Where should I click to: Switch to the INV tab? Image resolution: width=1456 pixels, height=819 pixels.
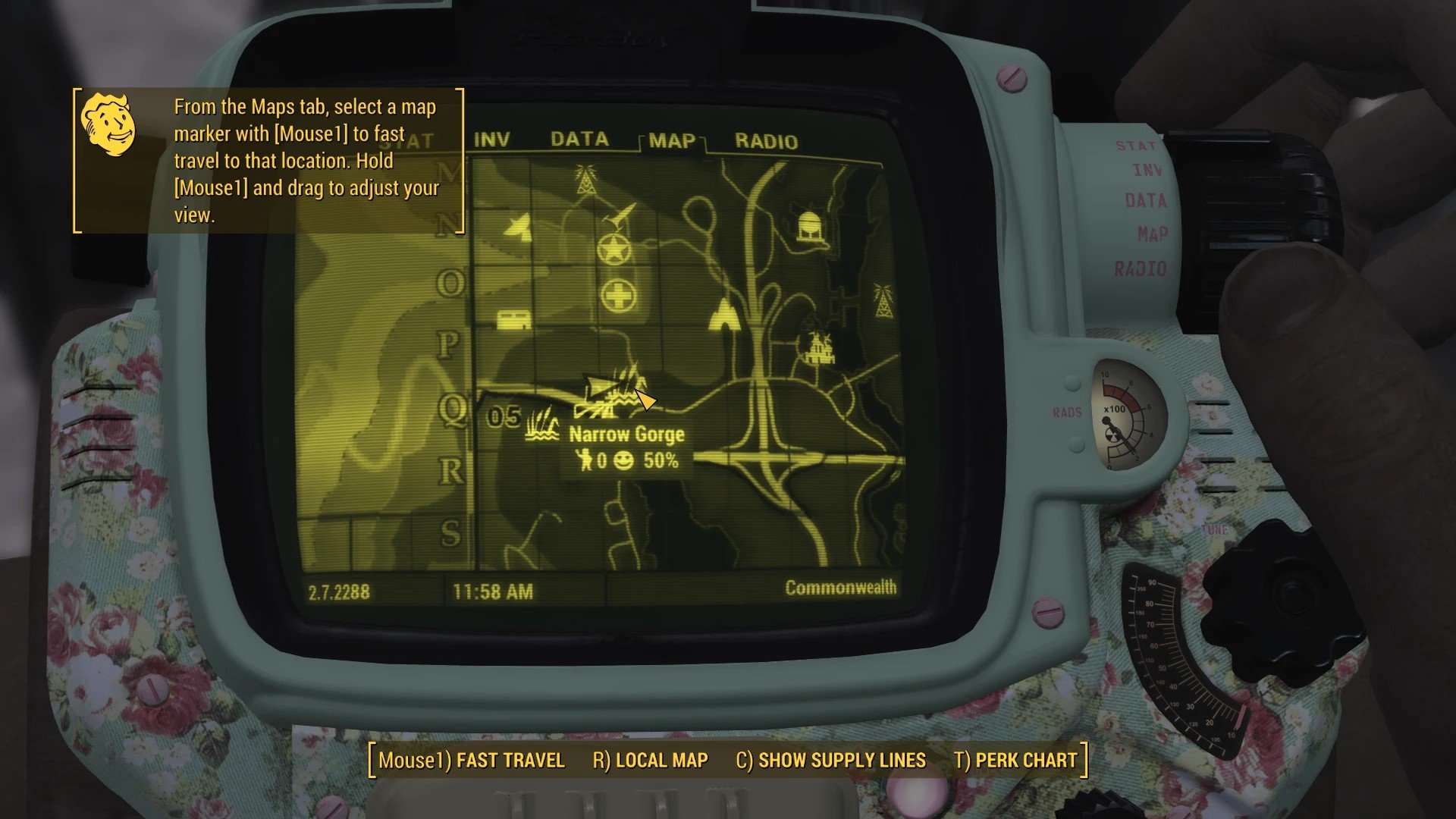click(x=491, y=140)
